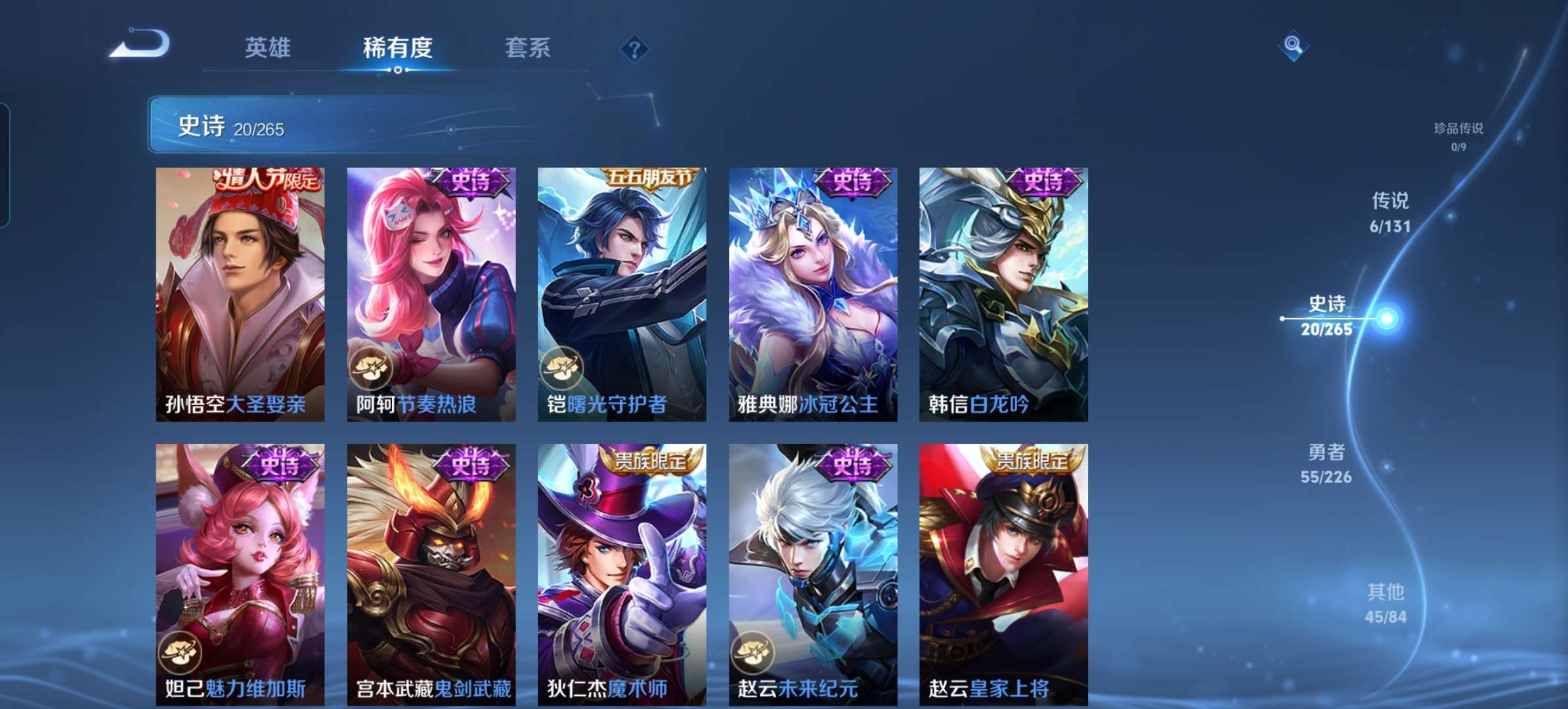Open the 孙悟空大圣娶亲 skin card
This screenshot has height=709, width=1568.
(x=240, y=295)
